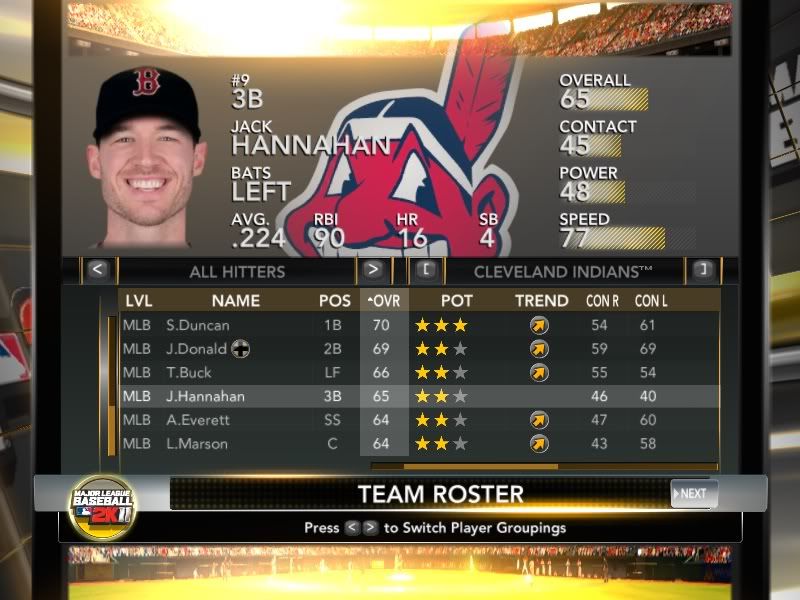Sort by the TREND column header

[x=541, y=301]
